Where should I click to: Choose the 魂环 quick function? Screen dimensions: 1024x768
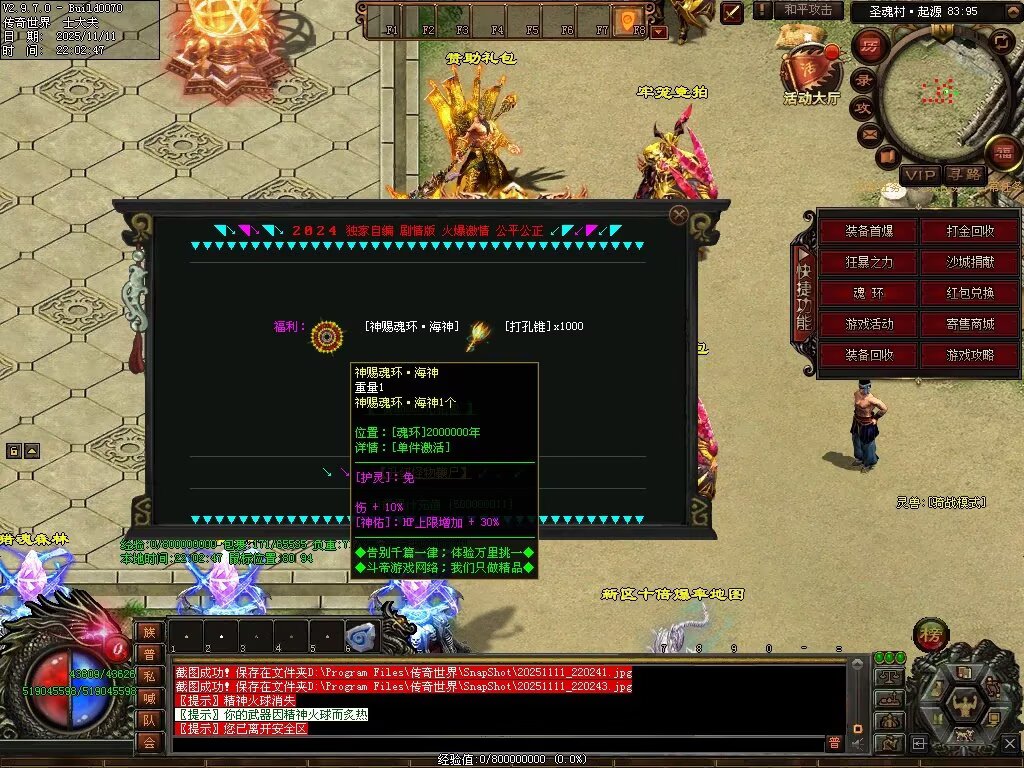click(x=868, y=293)
